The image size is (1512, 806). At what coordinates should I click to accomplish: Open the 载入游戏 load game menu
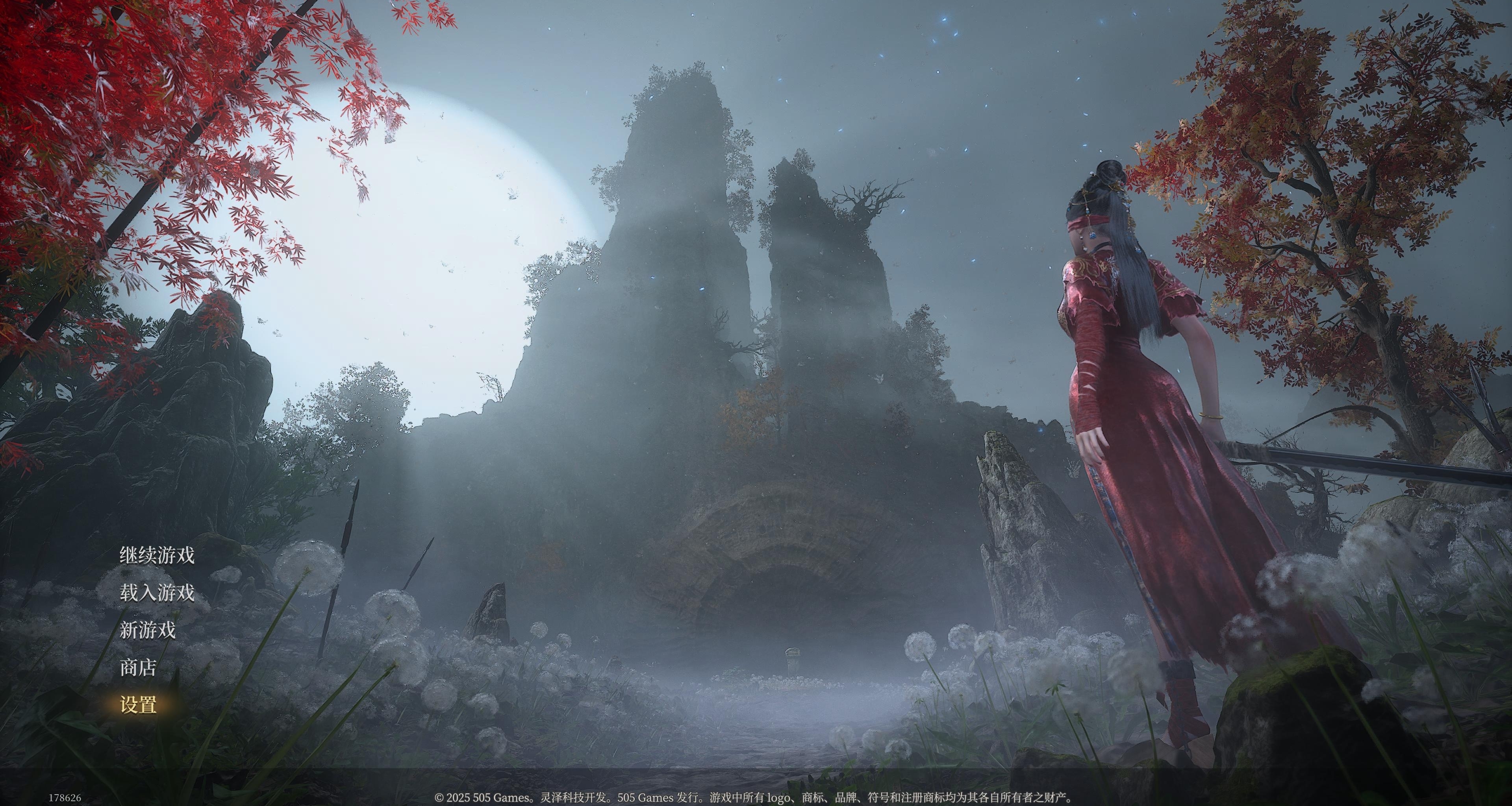click(157, 592)
